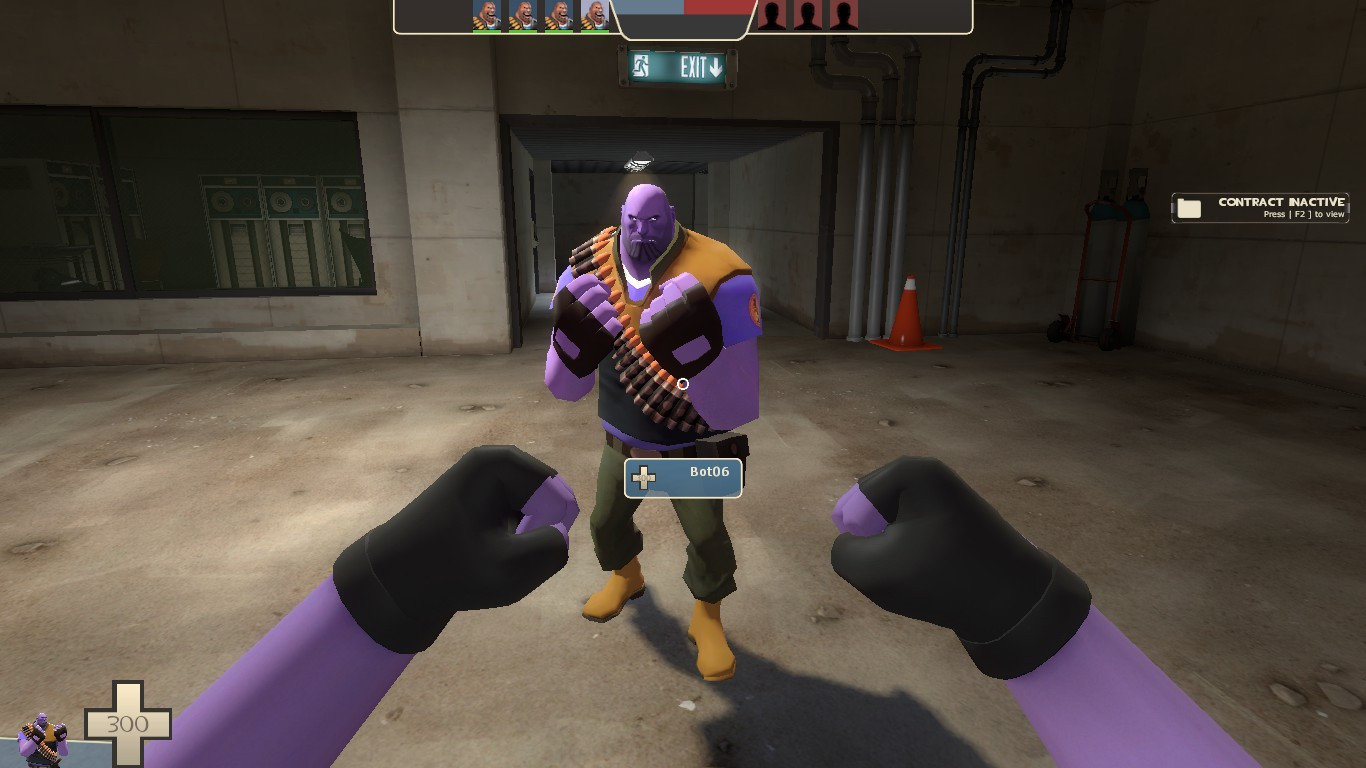Click the folder icon on the Contract Inactive panel

click(1190, 207)
